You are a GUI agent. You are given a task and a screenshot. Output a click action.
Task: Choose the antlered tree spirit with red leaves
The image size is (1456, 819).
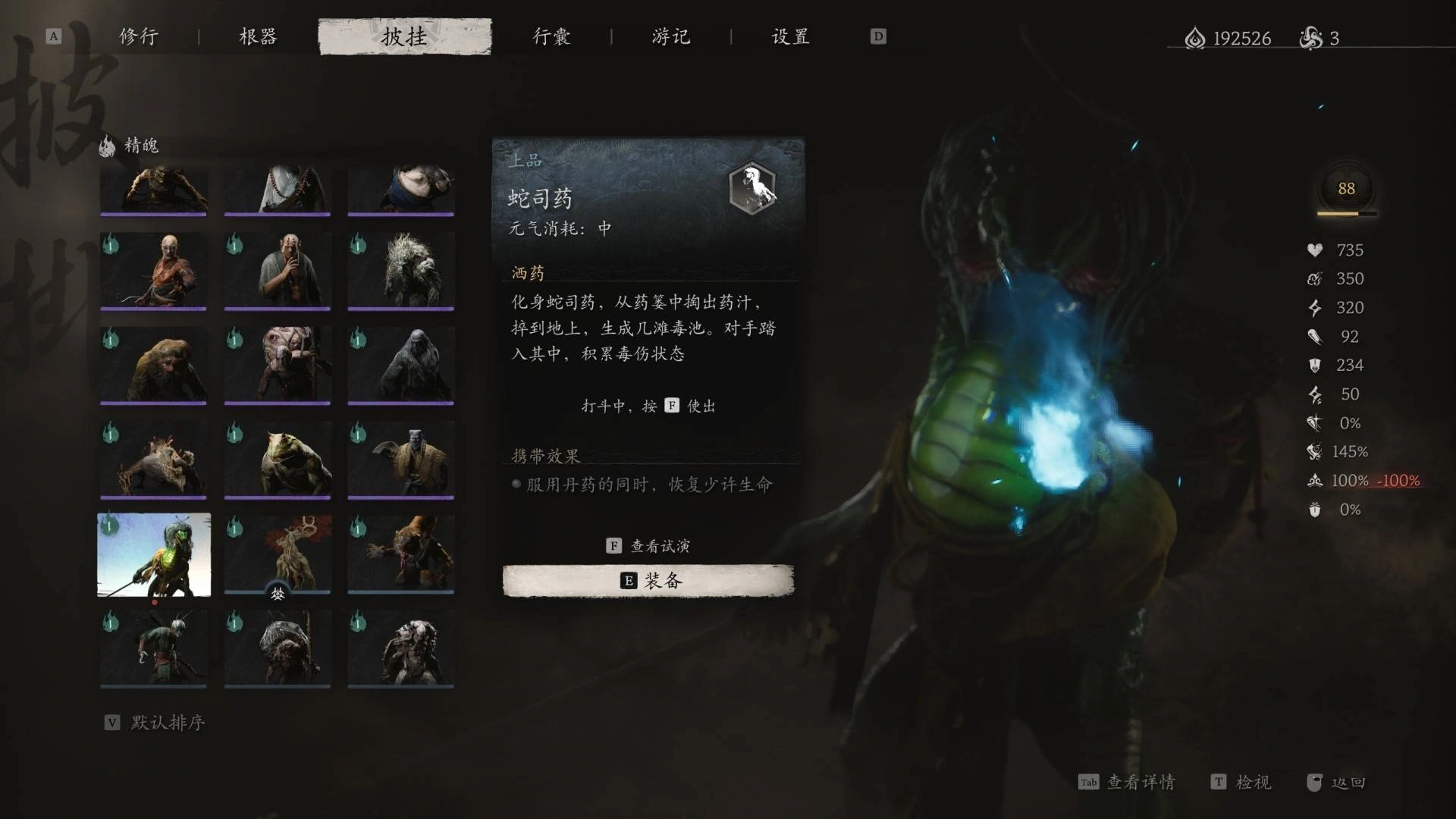pyautogui.click(x=278, y=554)
